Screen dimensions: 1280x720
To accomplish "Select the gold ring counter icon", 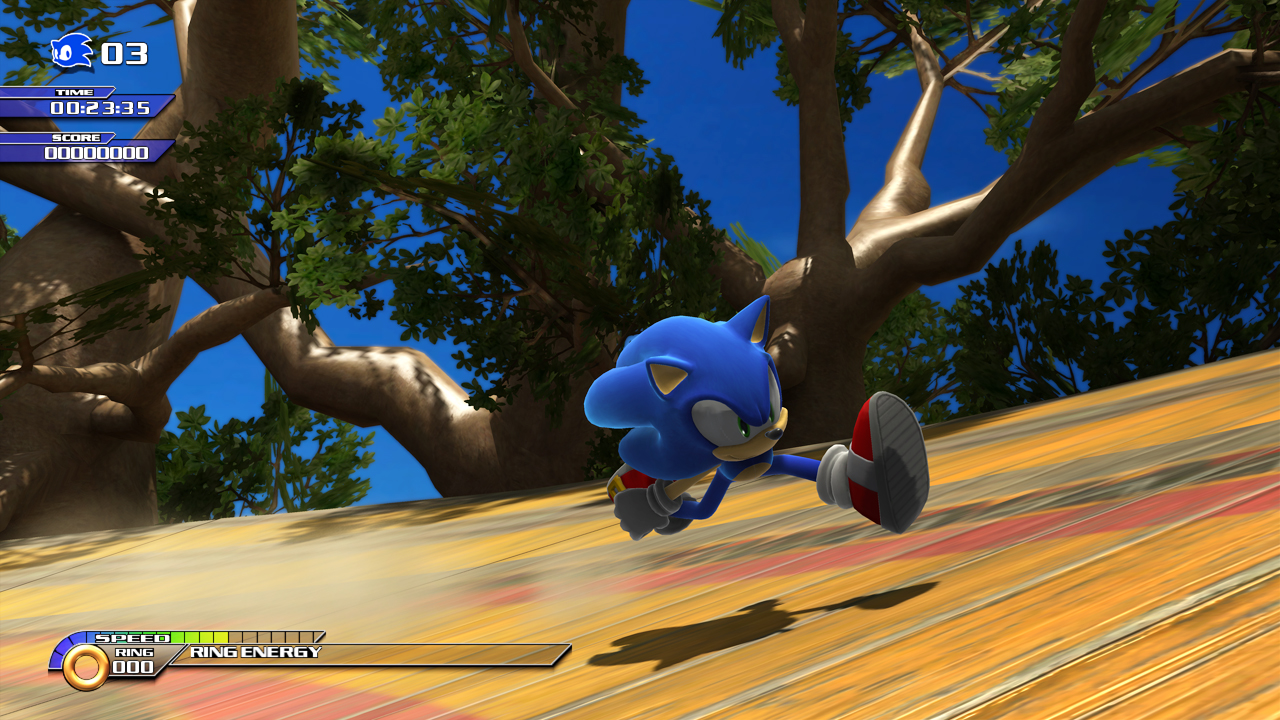I will (86, 666).
